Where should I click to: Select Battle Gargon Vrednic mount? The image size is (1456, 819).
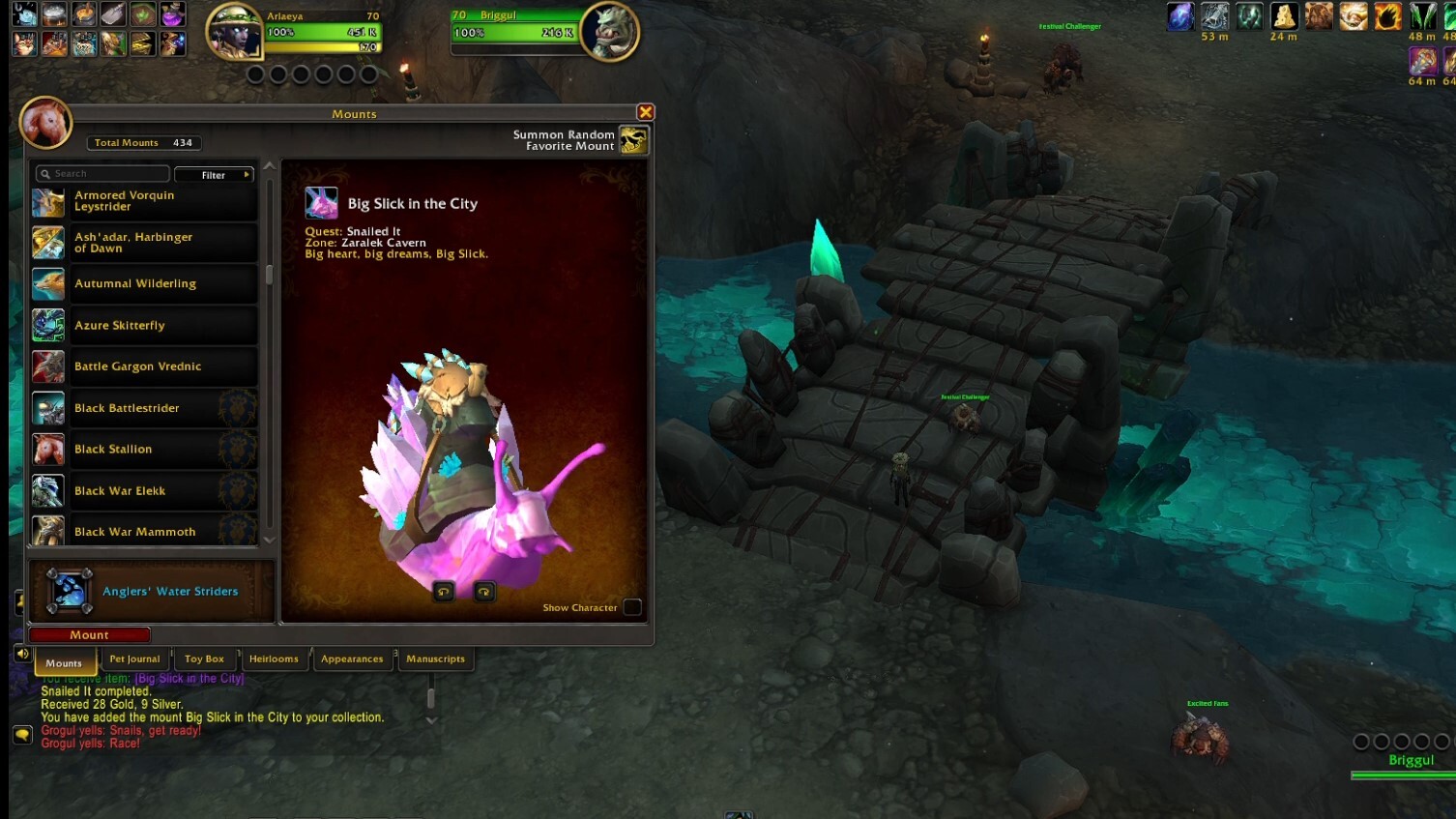coord(145,366)
